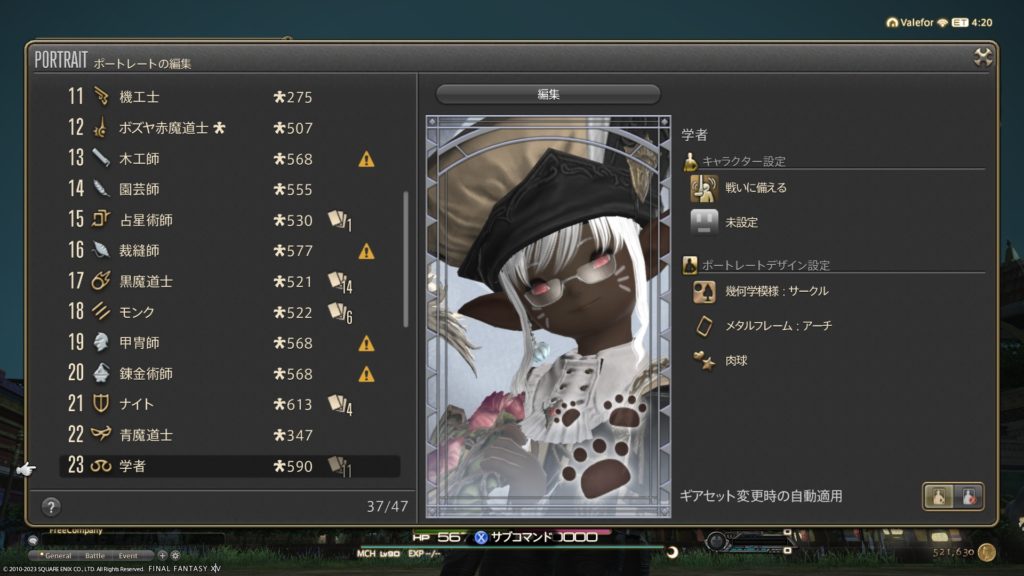Open the help question mark button

(51, 506)
